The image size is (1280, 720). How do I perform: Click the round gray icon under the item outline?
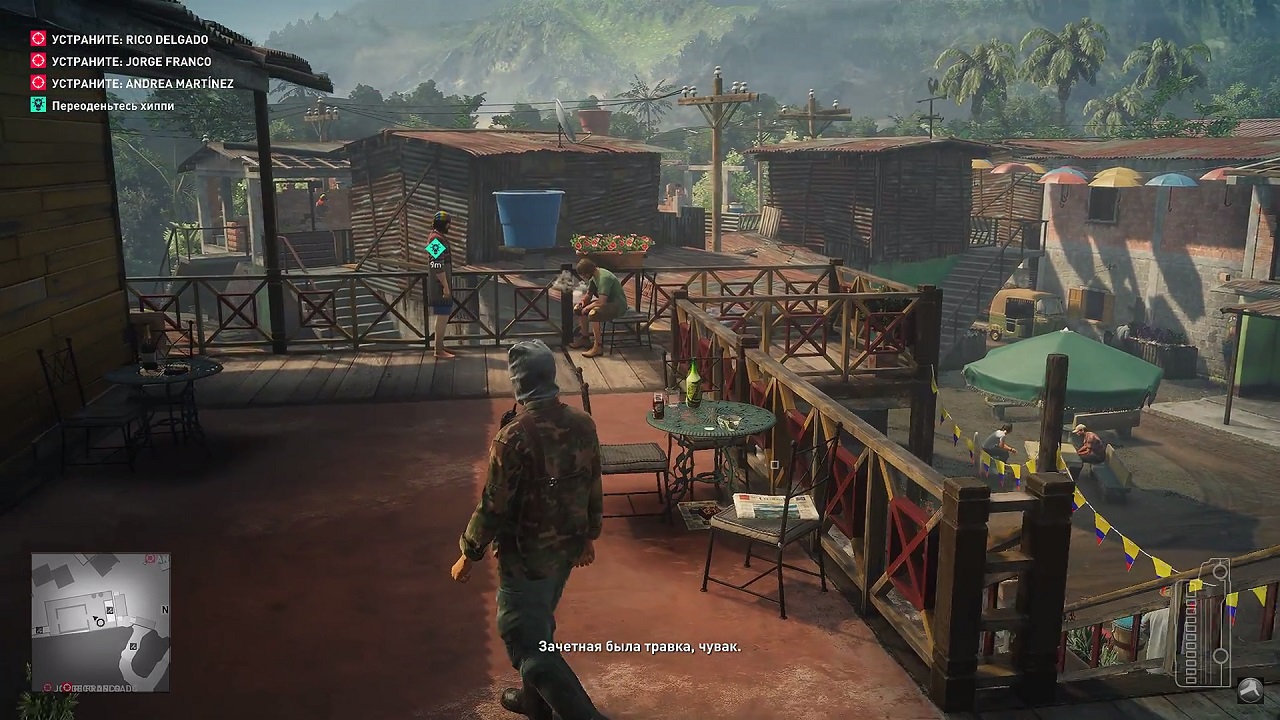pos(1250,690)
